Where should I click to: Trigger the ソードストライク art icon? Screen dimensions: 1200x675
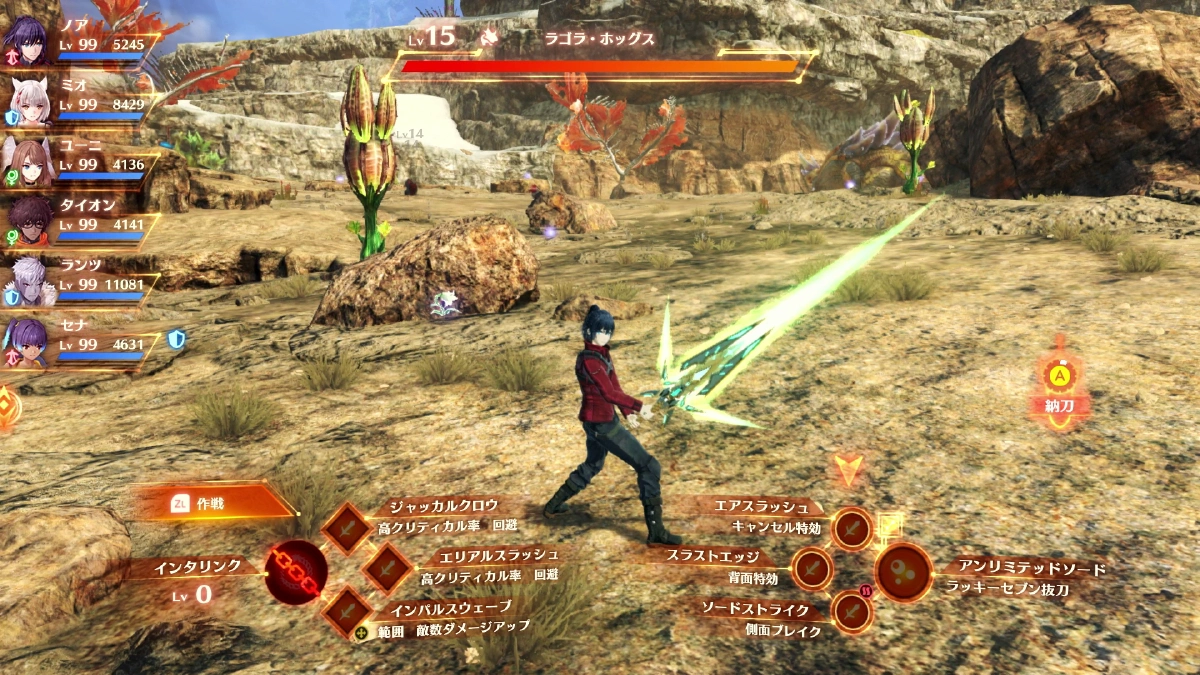[x=852, y=611]
